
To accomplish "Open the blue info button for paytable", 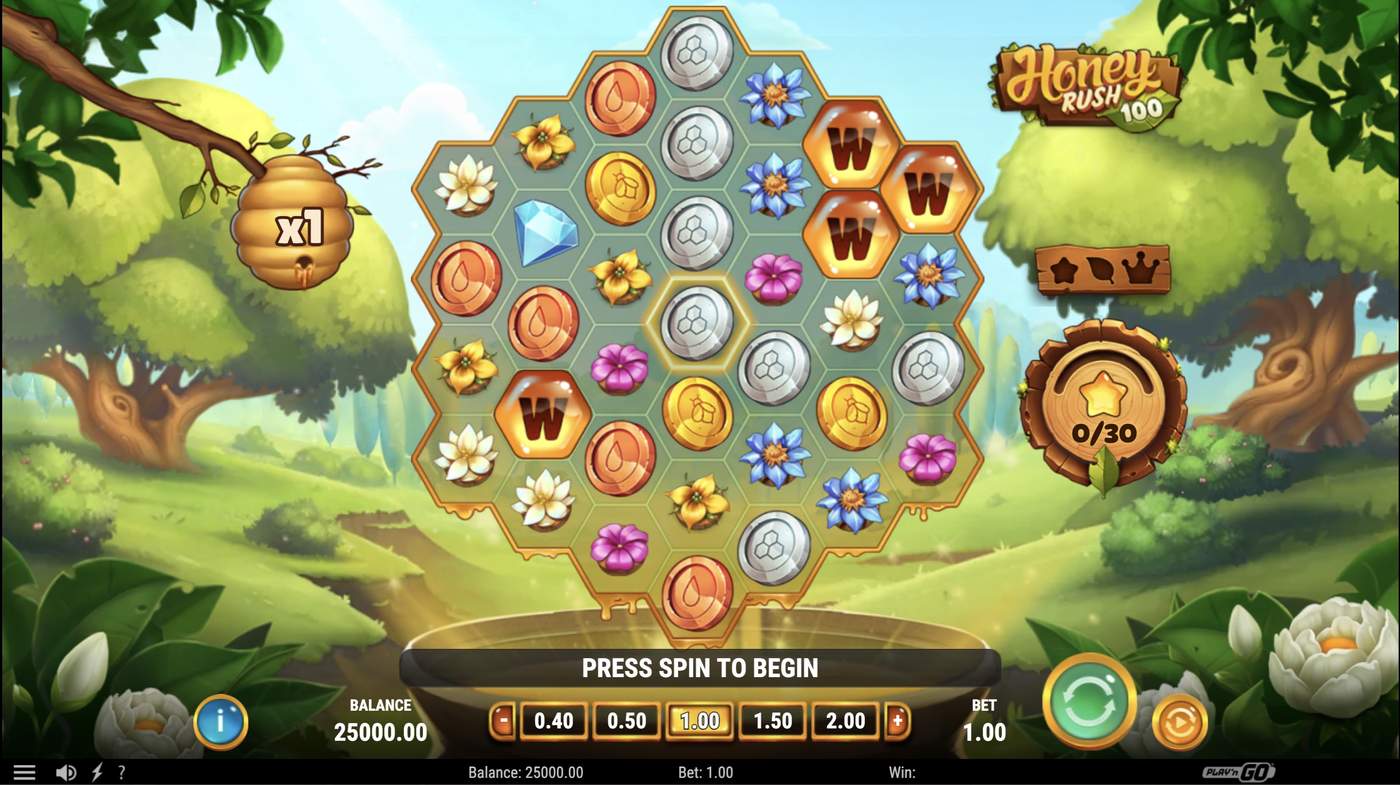I will click(x=220, y=722).
